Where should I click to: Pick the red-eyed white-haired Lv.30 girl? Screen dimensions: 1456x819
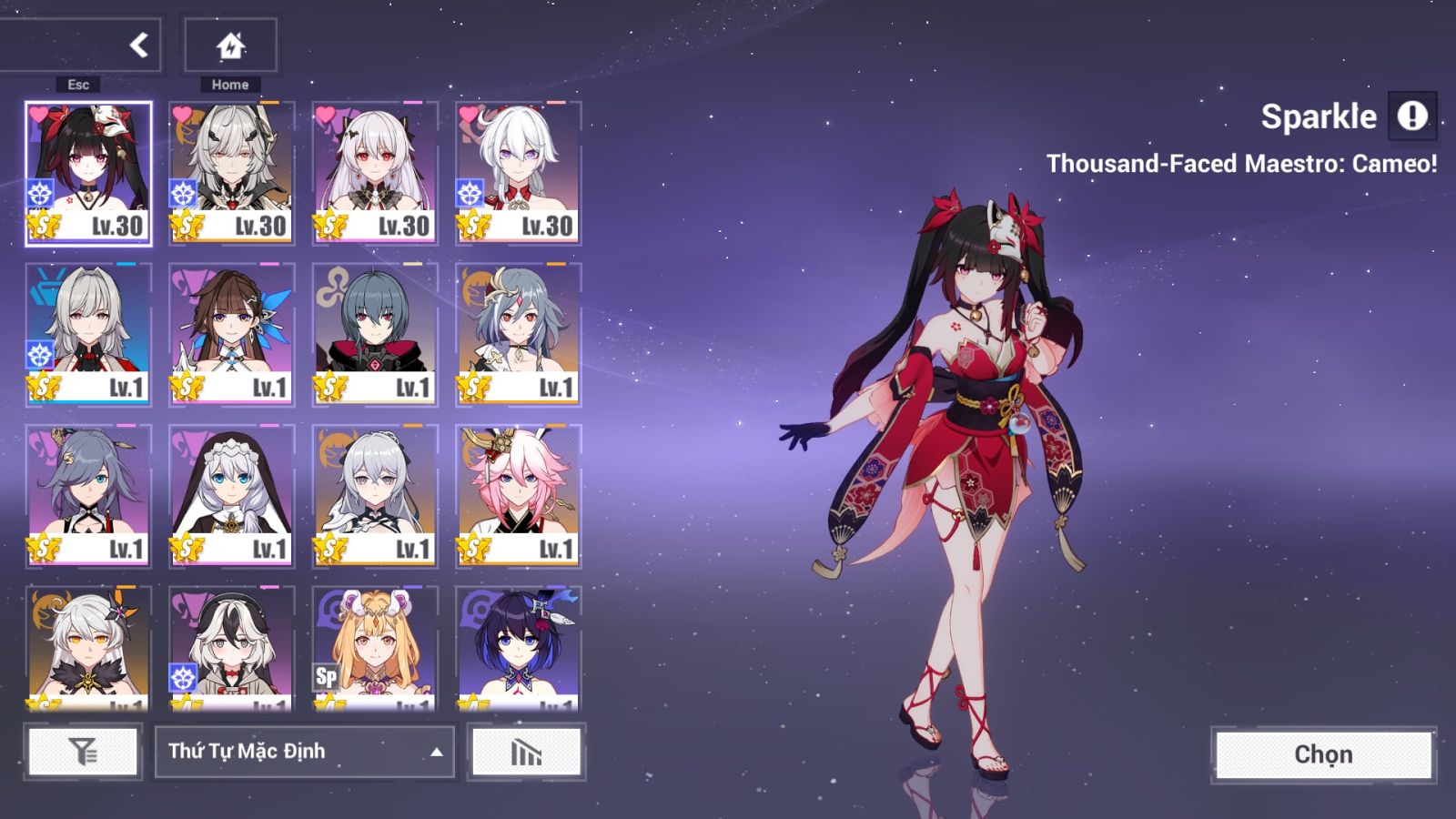pos(375,173)
